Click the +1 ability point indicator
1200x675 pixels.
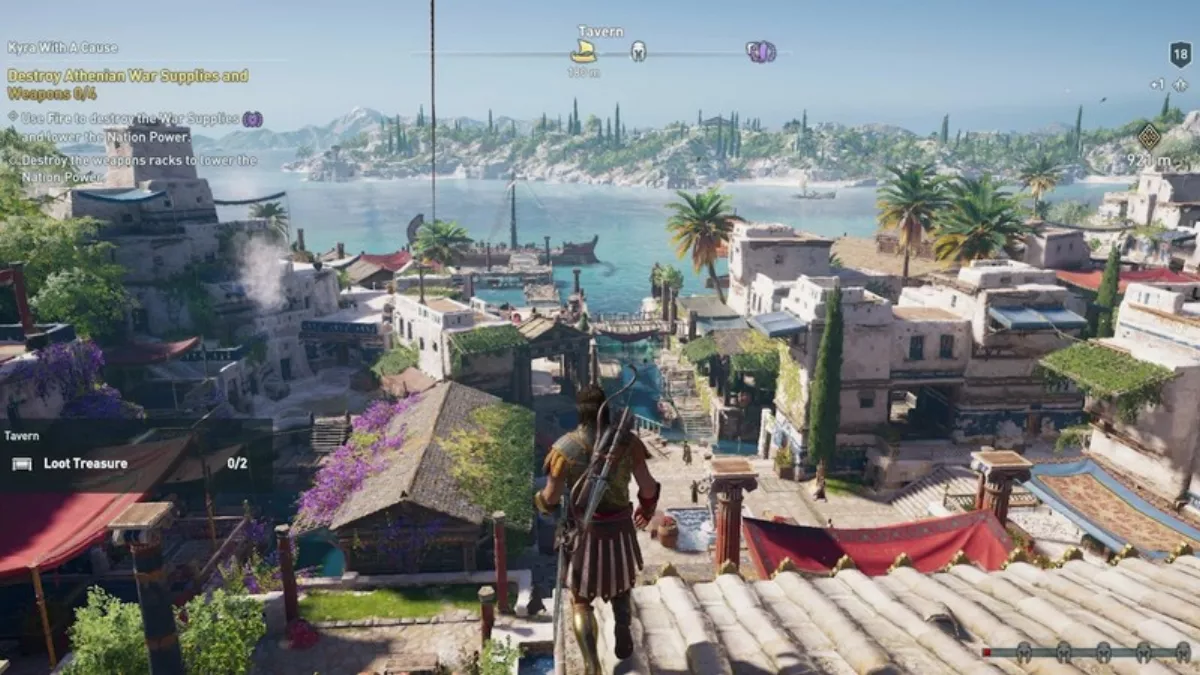coord(1168,85)
